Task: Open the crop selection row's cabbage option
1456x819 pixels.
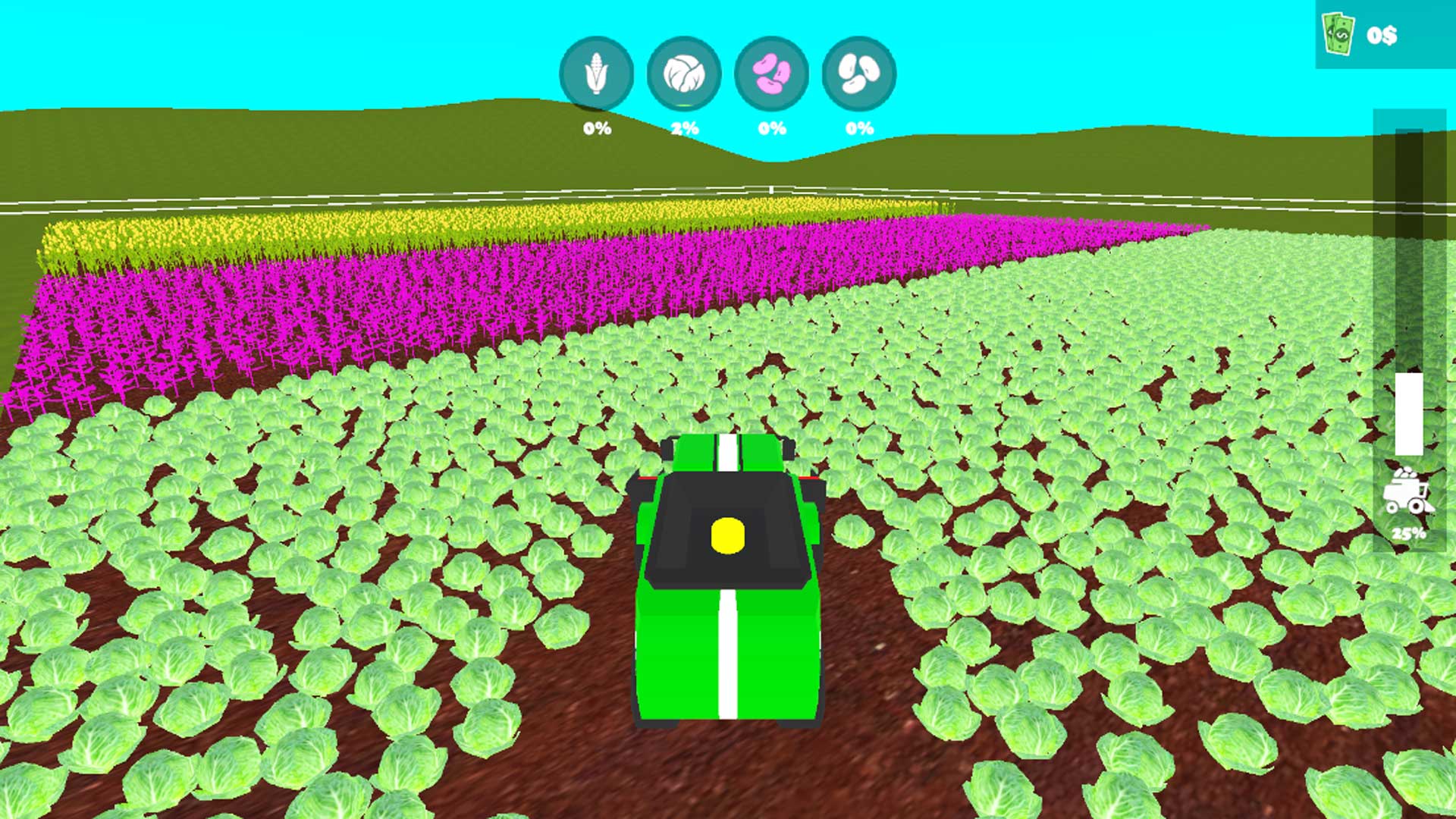Action: [x=685, y=75]
